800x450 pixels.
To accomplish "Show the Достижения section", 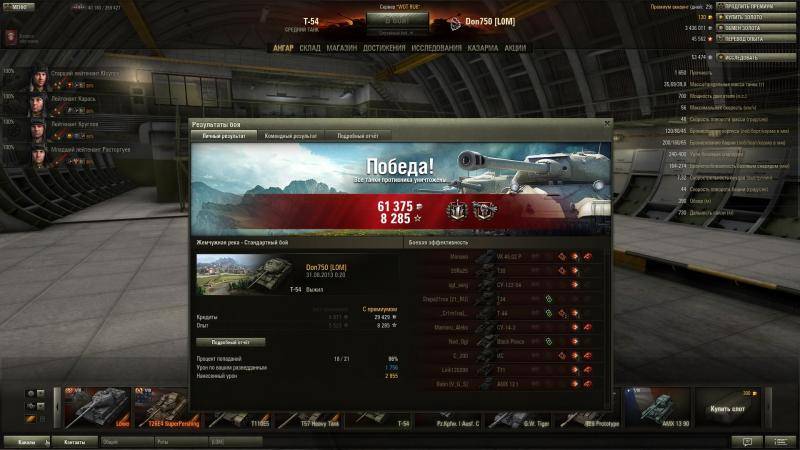I will coord(384,47).
